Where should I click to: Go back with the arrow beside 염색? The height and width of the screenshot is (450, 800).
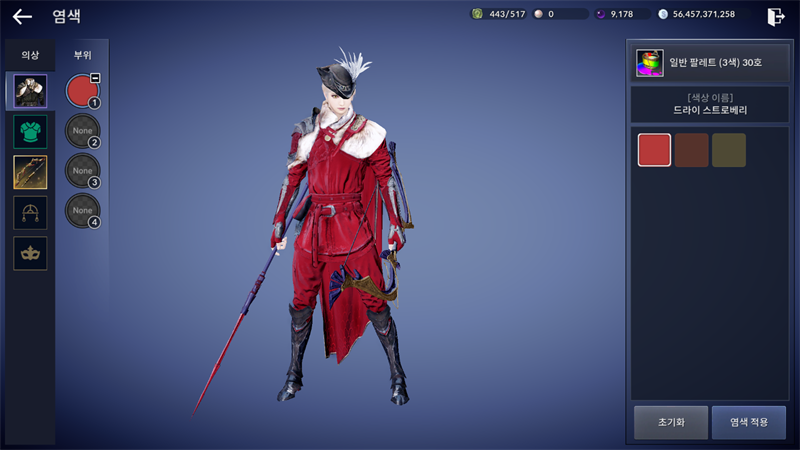[22, 16]
